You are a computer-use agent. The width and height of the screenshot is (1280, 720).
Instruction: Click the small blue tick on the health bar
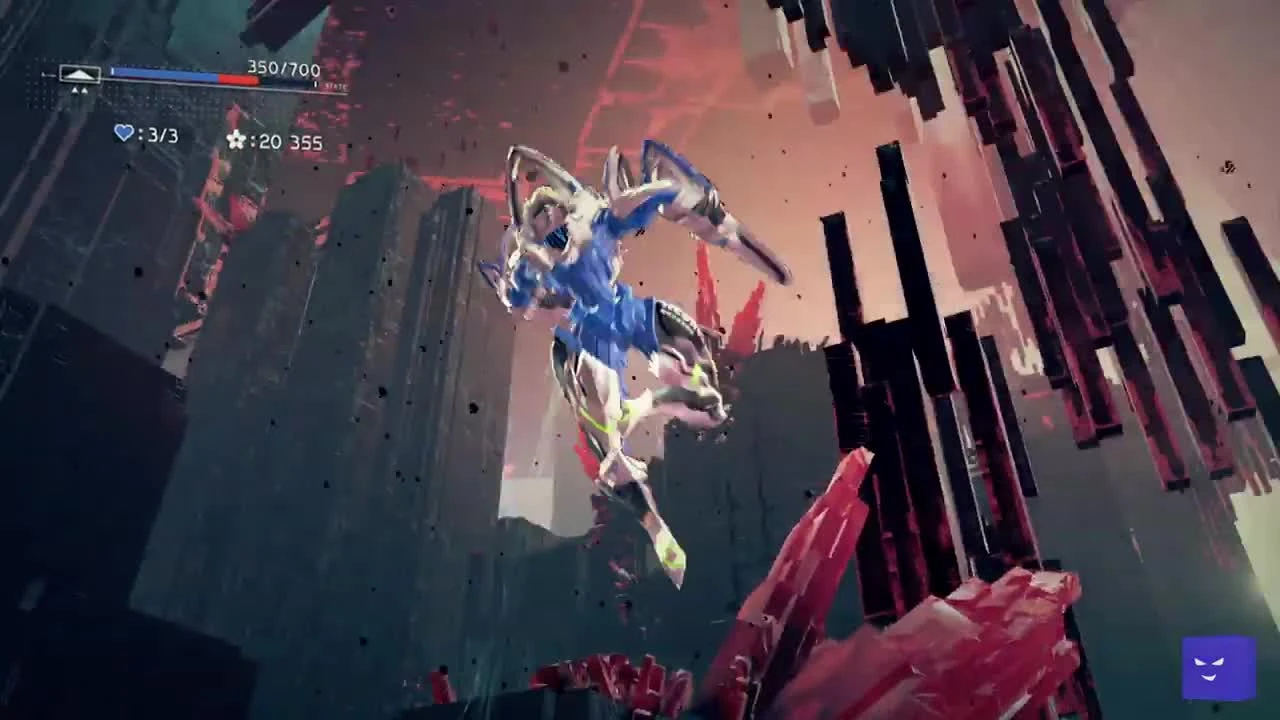[x=112, y=71]
